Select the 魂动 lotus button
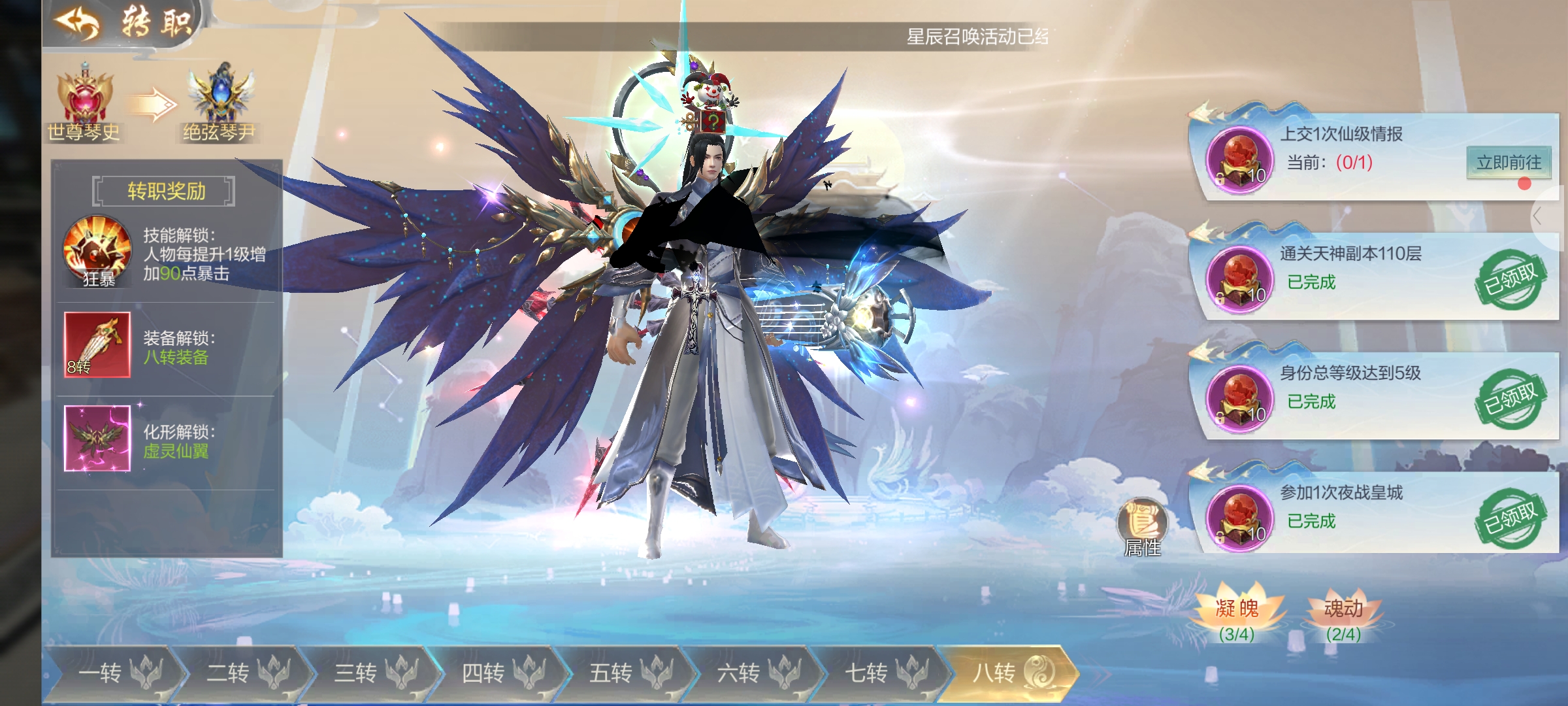1568x706 pixels. coord(1343,615)
